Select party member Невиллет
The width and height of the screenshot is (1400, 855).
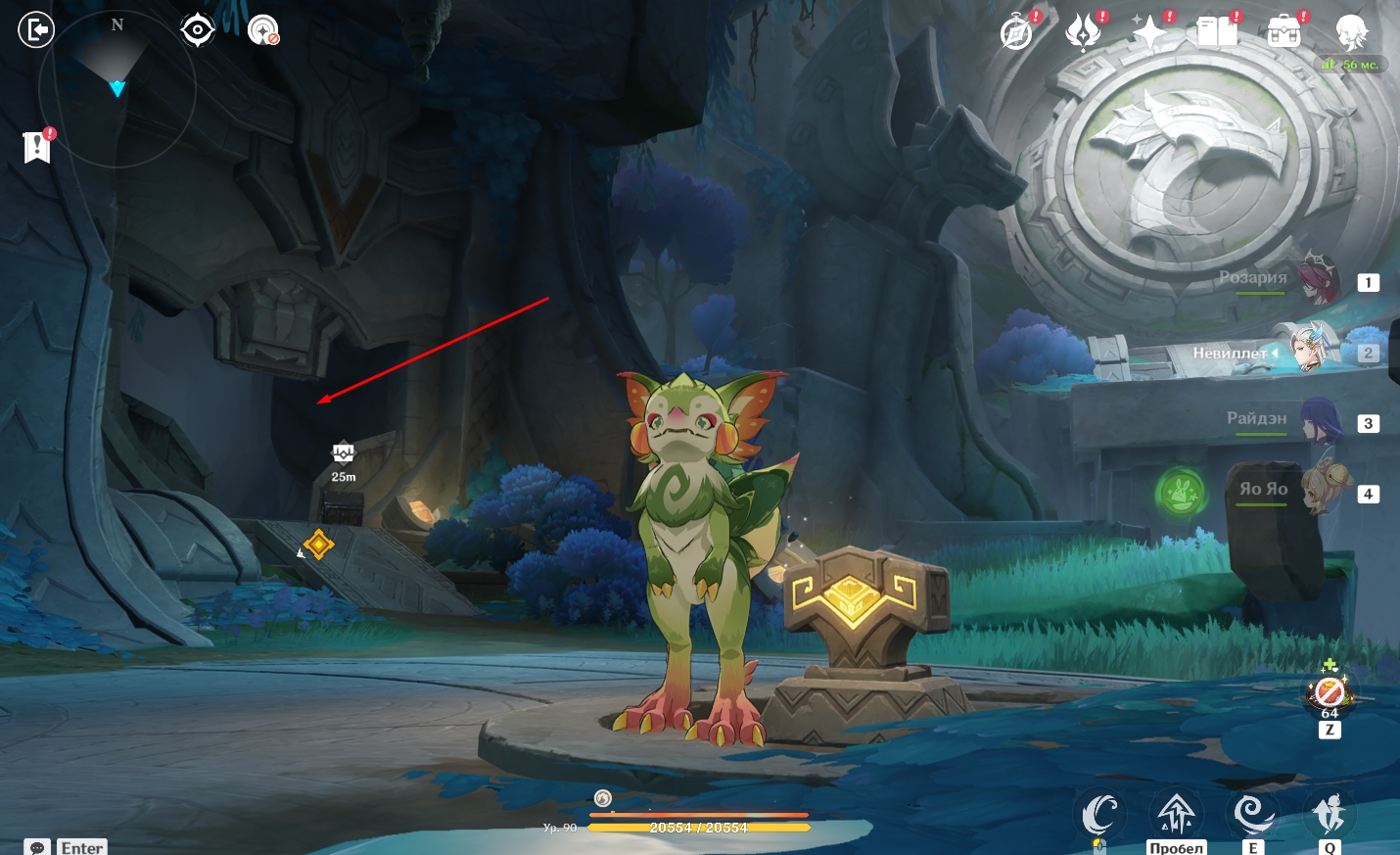pyautogui.click(x=1311, y=351)
